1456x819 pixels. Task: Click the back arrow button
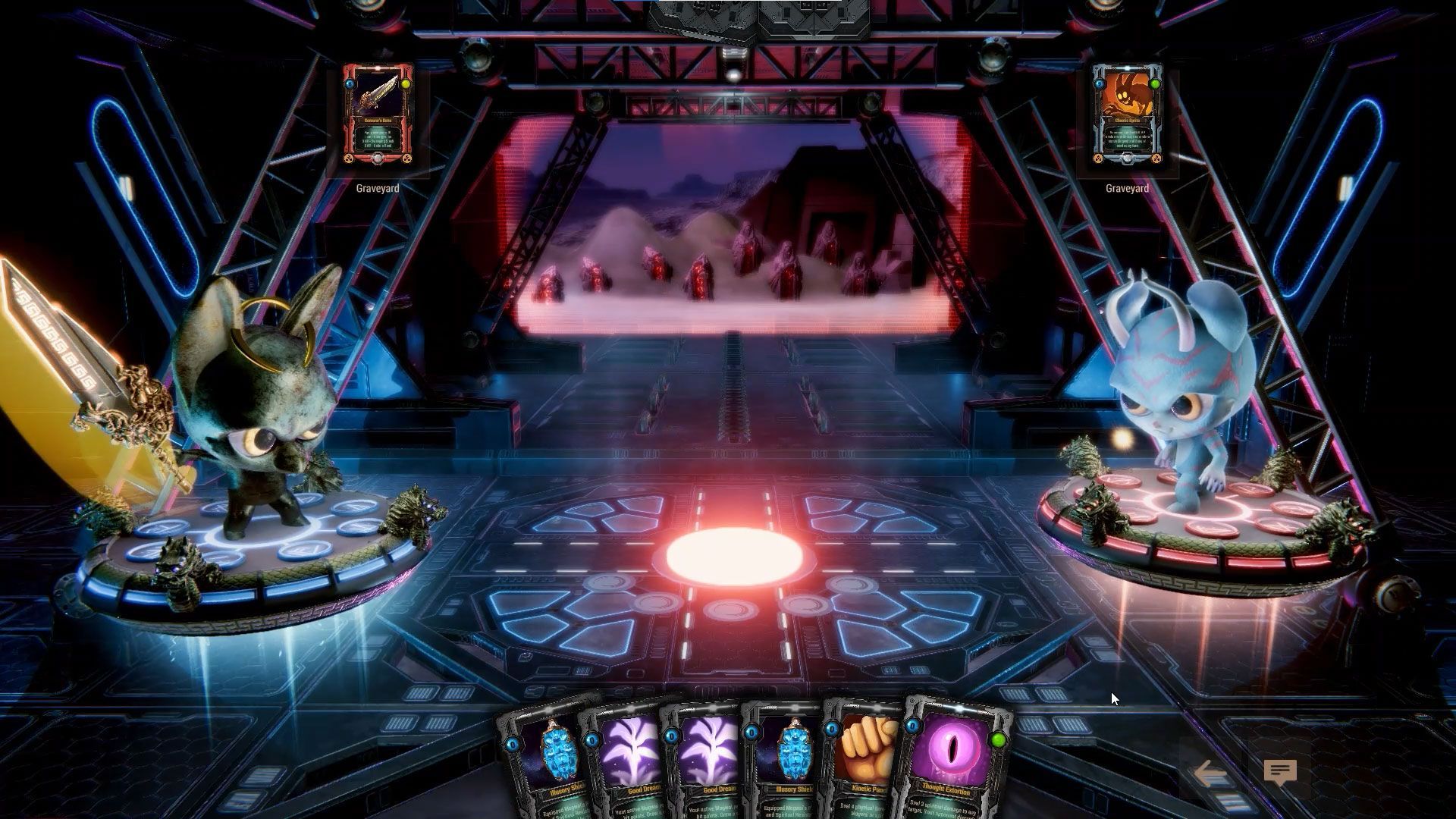[x=1211, y=773]
